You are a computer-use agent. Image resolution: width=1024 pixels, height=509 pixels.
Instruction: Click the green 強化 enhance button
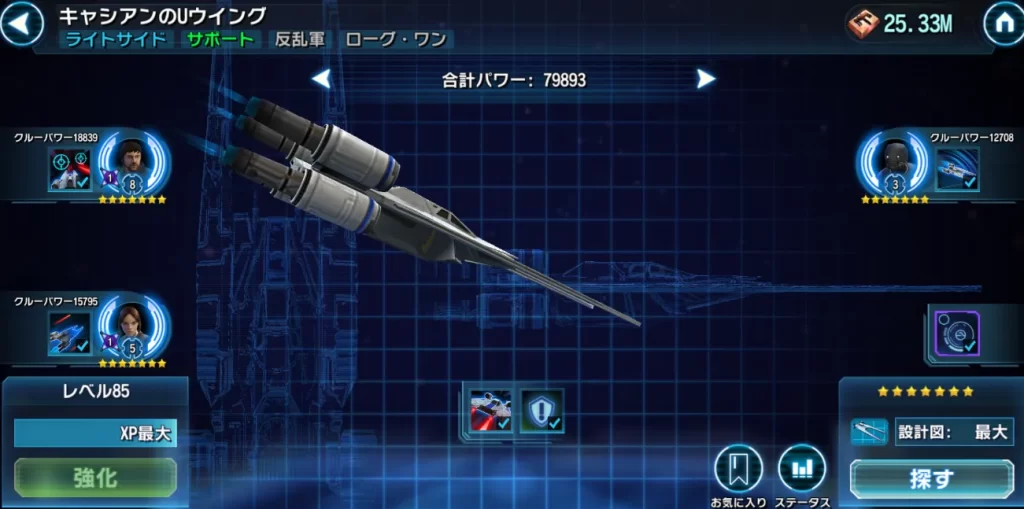click(x=95, y=477)
